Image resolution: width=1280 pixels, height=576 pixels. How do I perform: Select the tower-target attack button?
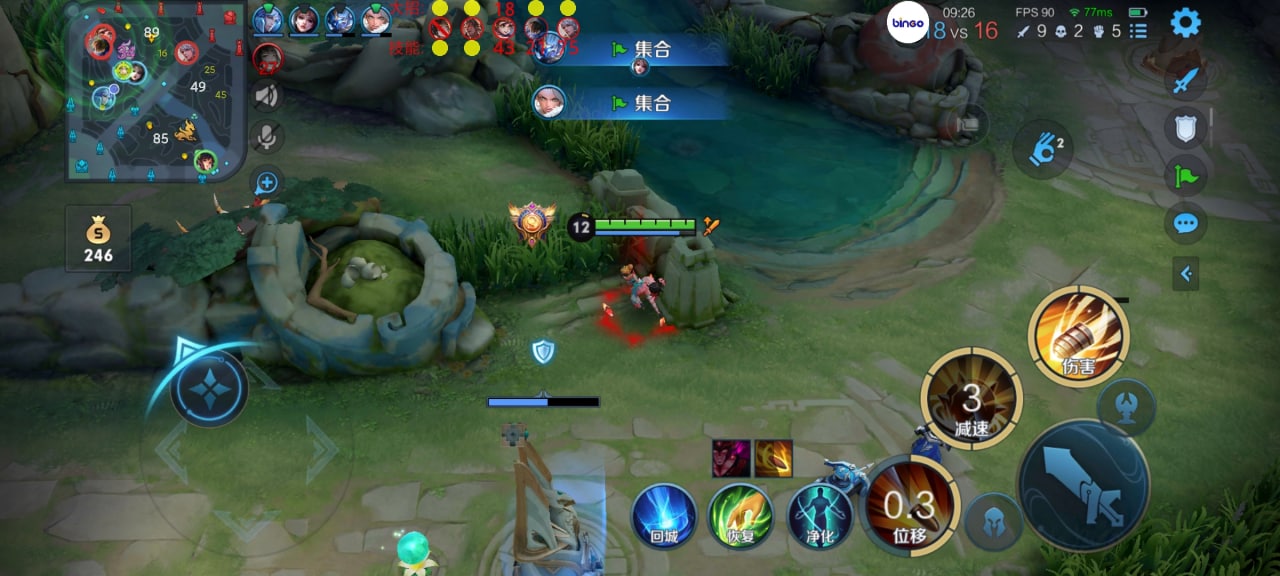tap(1127, 407)
